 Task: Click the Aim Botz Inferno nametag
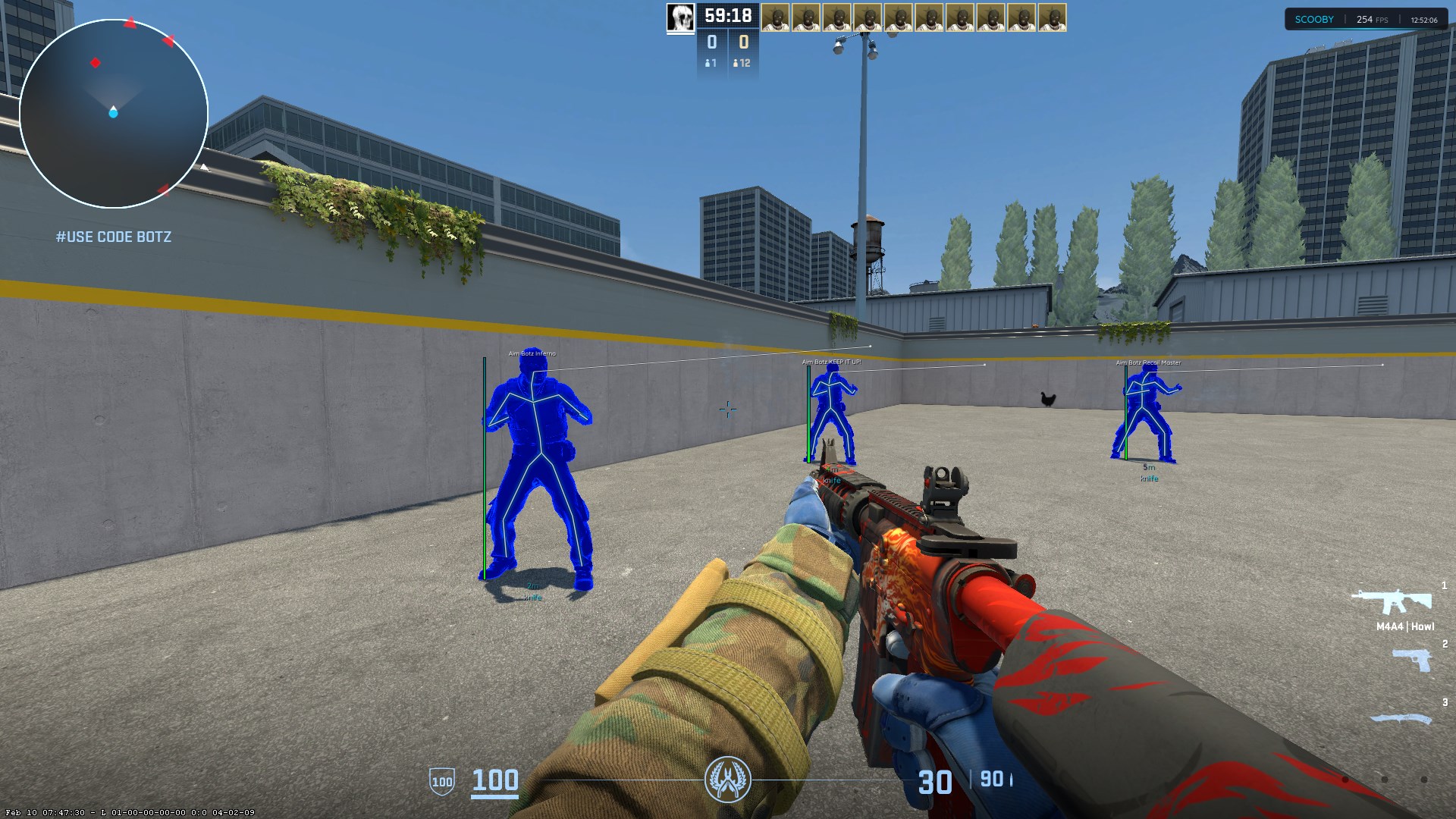coord(532,353)
